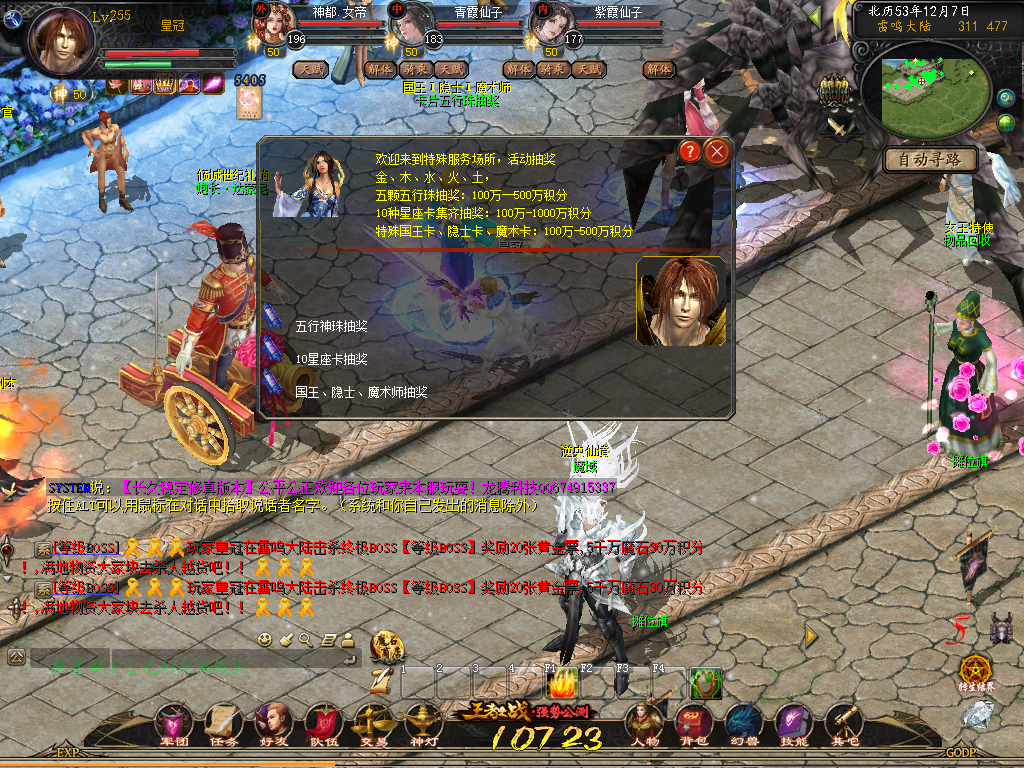
Task: Click the chat input field
Action: coord(180,658)
